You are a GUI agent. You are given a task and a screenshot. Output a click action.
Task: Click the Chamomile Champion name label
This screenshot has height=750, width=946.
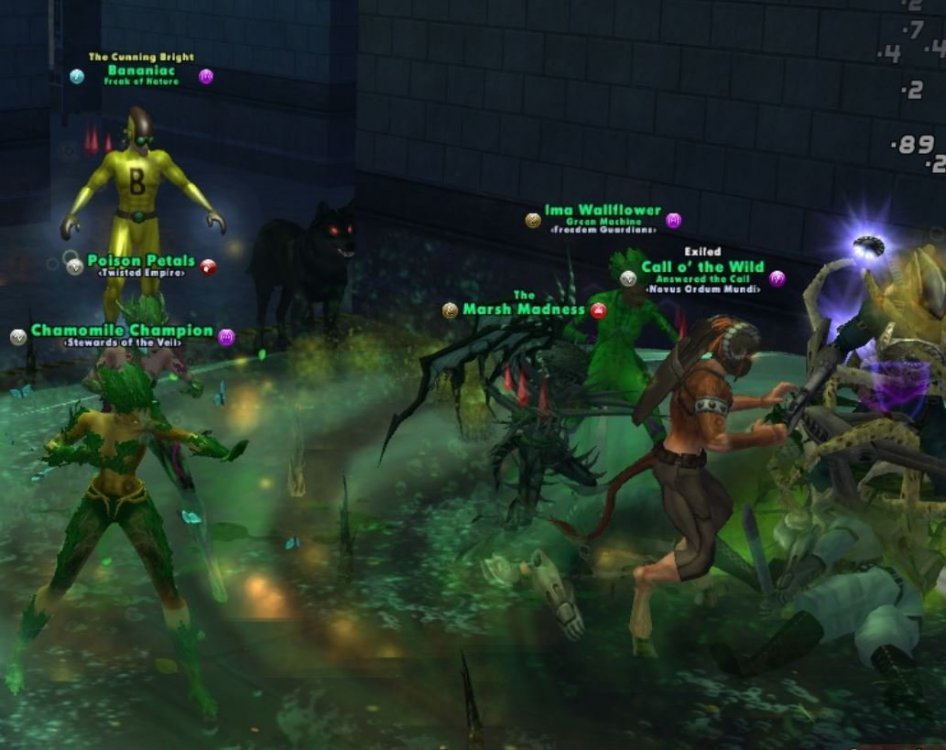[x=122, y=331]
